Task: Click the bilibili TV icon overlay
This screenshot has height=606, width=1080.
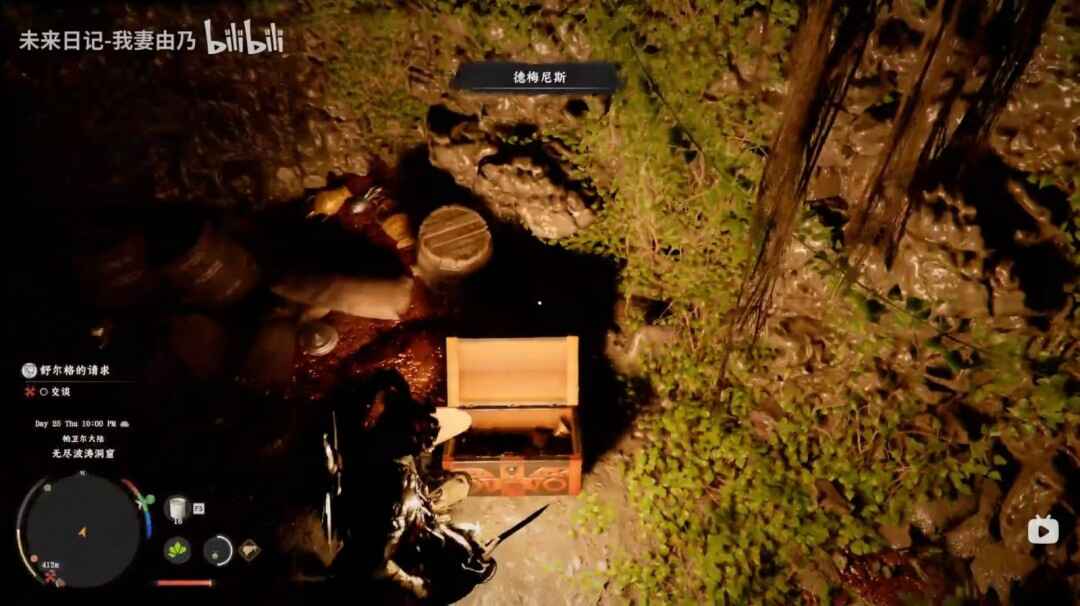Action: coord(1043,529)
